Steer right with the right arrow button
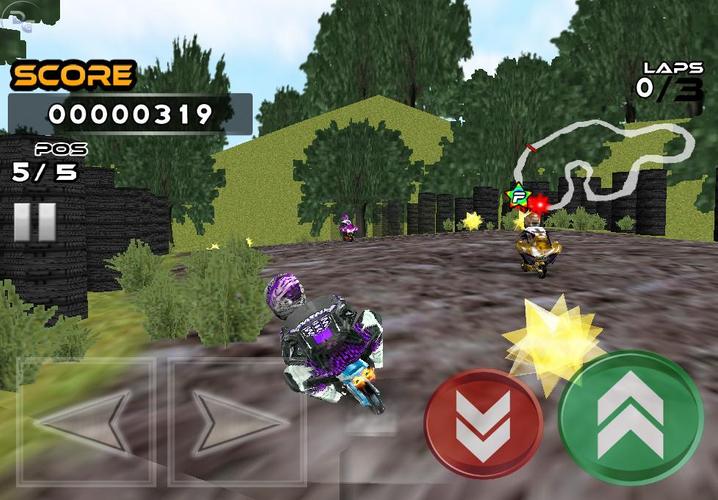Image resolution: width=718 pixels, height=500 pixels. (x=236, y=421)
